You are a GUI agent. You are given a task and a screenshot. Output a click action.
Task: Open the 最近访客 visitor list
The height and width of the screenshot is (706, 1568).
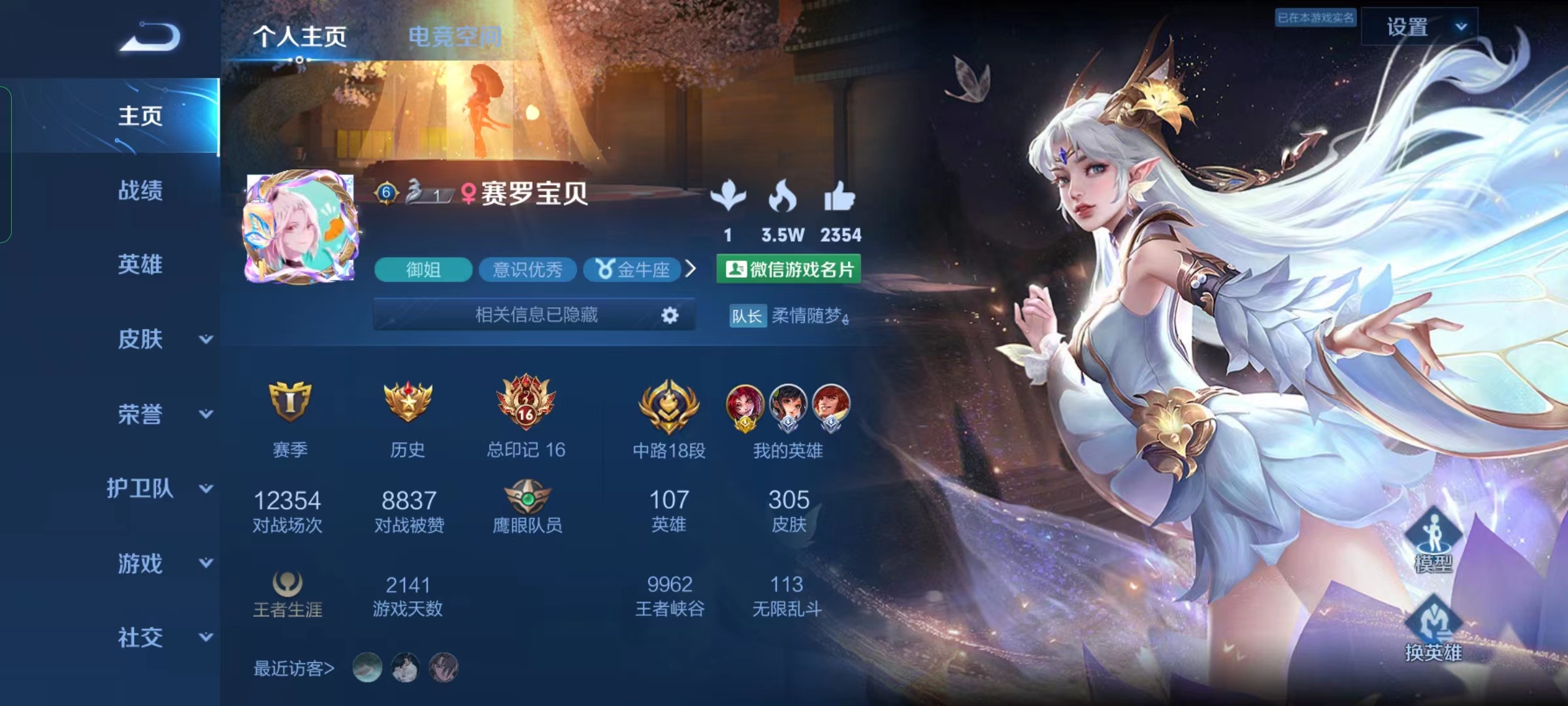point(294,669)
